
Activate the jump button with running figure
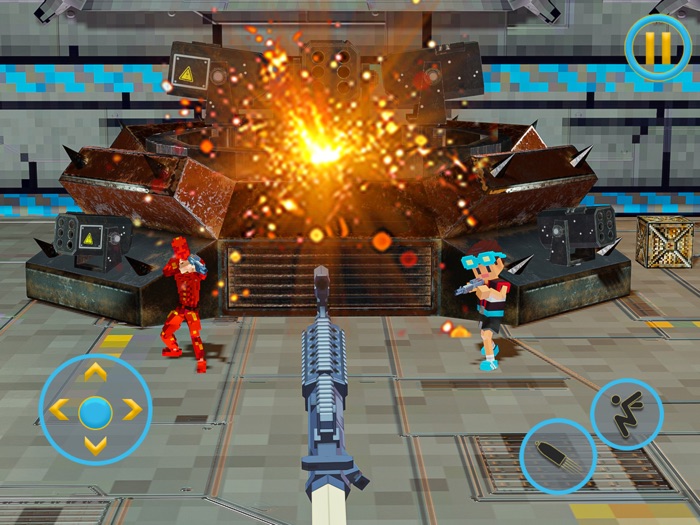coord(627,413)
